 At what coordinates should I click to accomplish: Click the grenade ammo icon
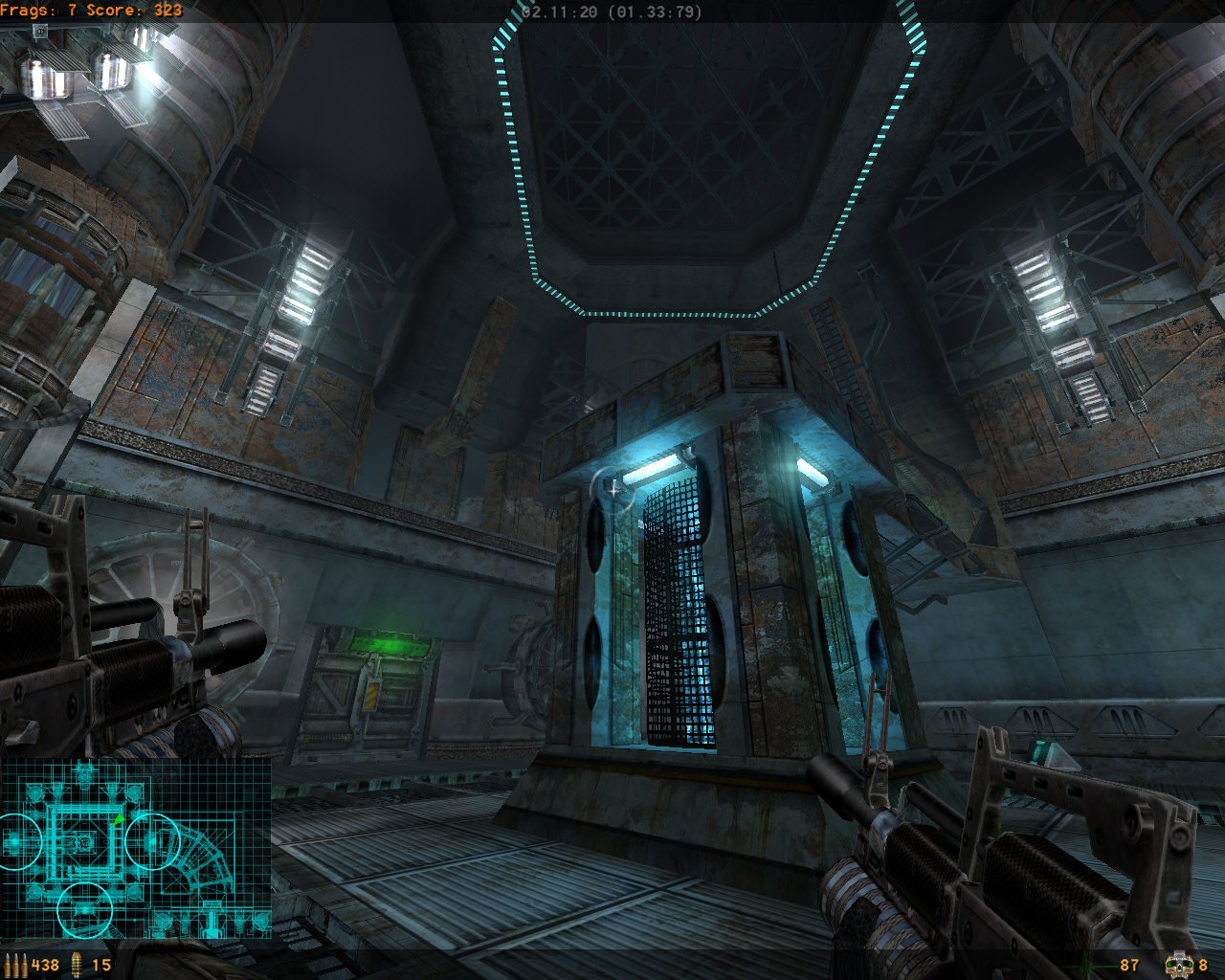[78, 964]
